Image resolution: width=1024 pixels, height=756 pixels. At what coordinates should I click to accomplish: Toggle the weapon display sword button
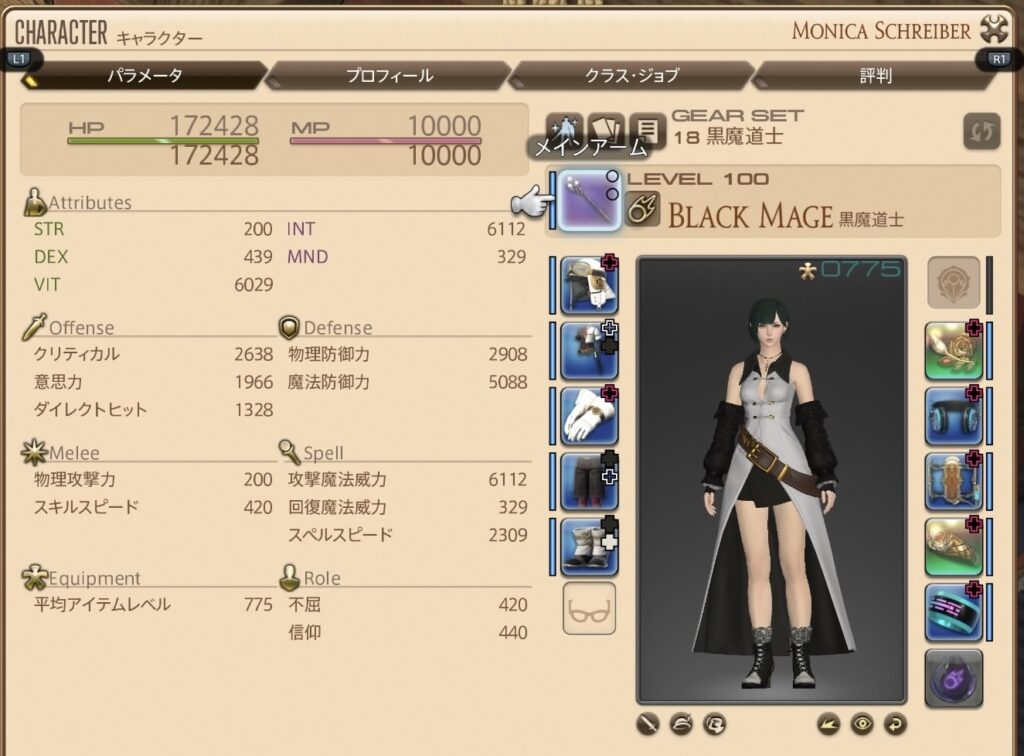coord(649,722)
